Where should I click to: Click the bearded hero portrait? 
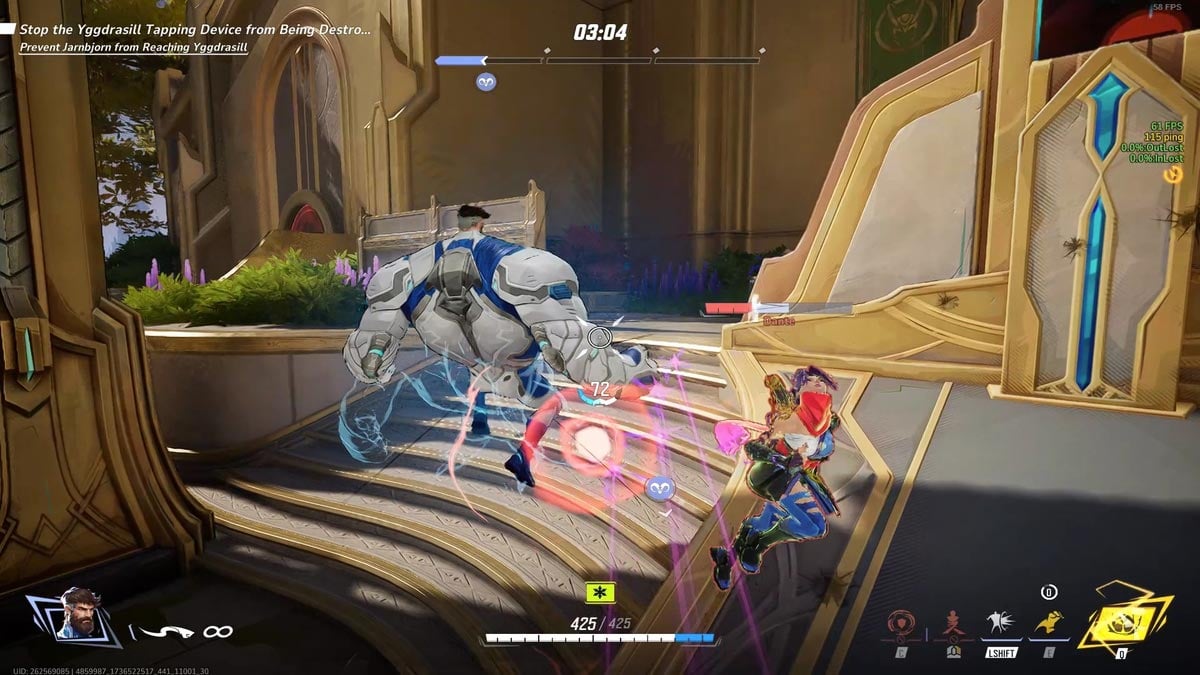79,613
